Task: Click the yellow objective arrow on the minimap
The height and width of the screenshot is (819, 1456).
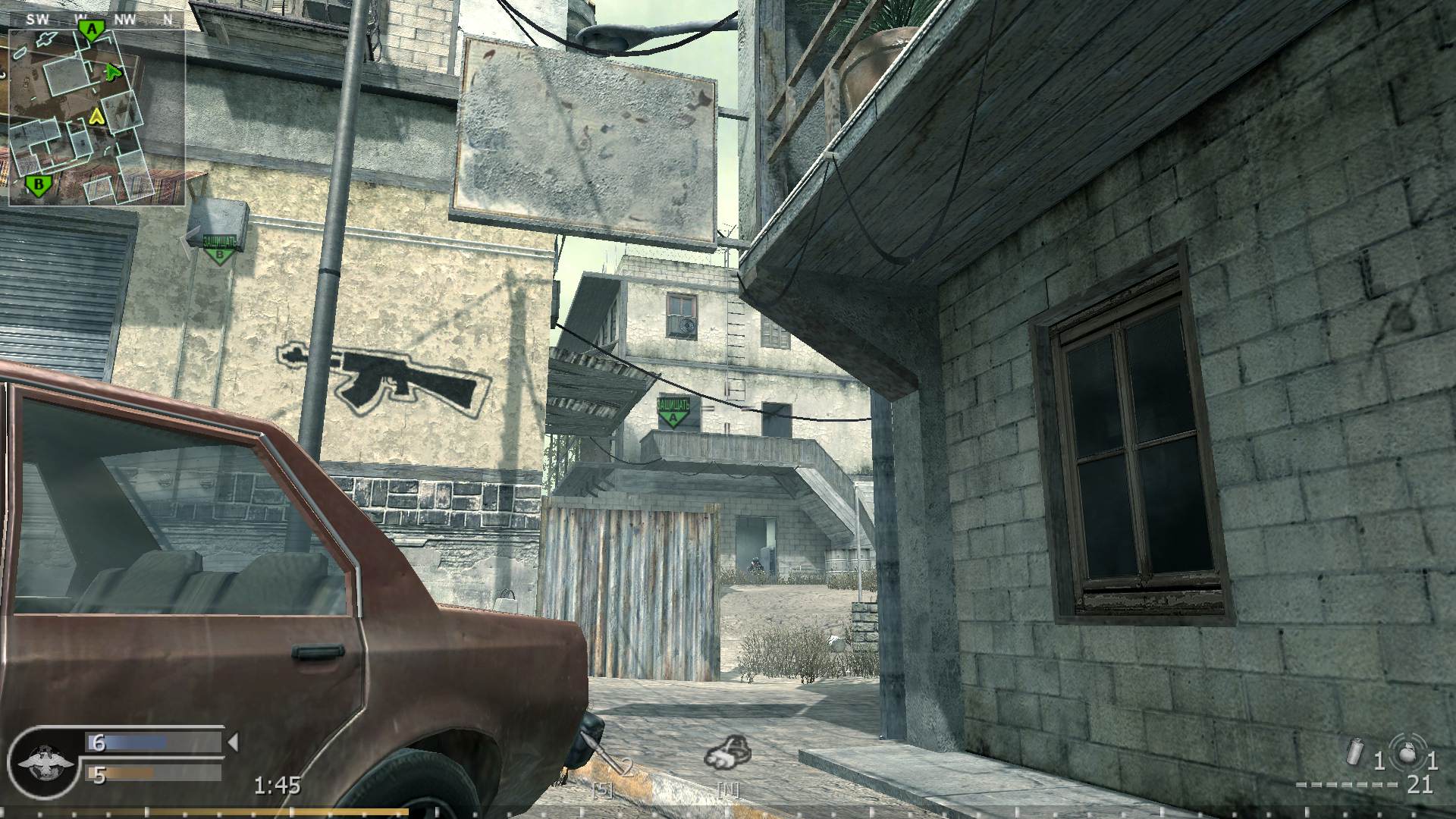Action: (x=96, y=118)
